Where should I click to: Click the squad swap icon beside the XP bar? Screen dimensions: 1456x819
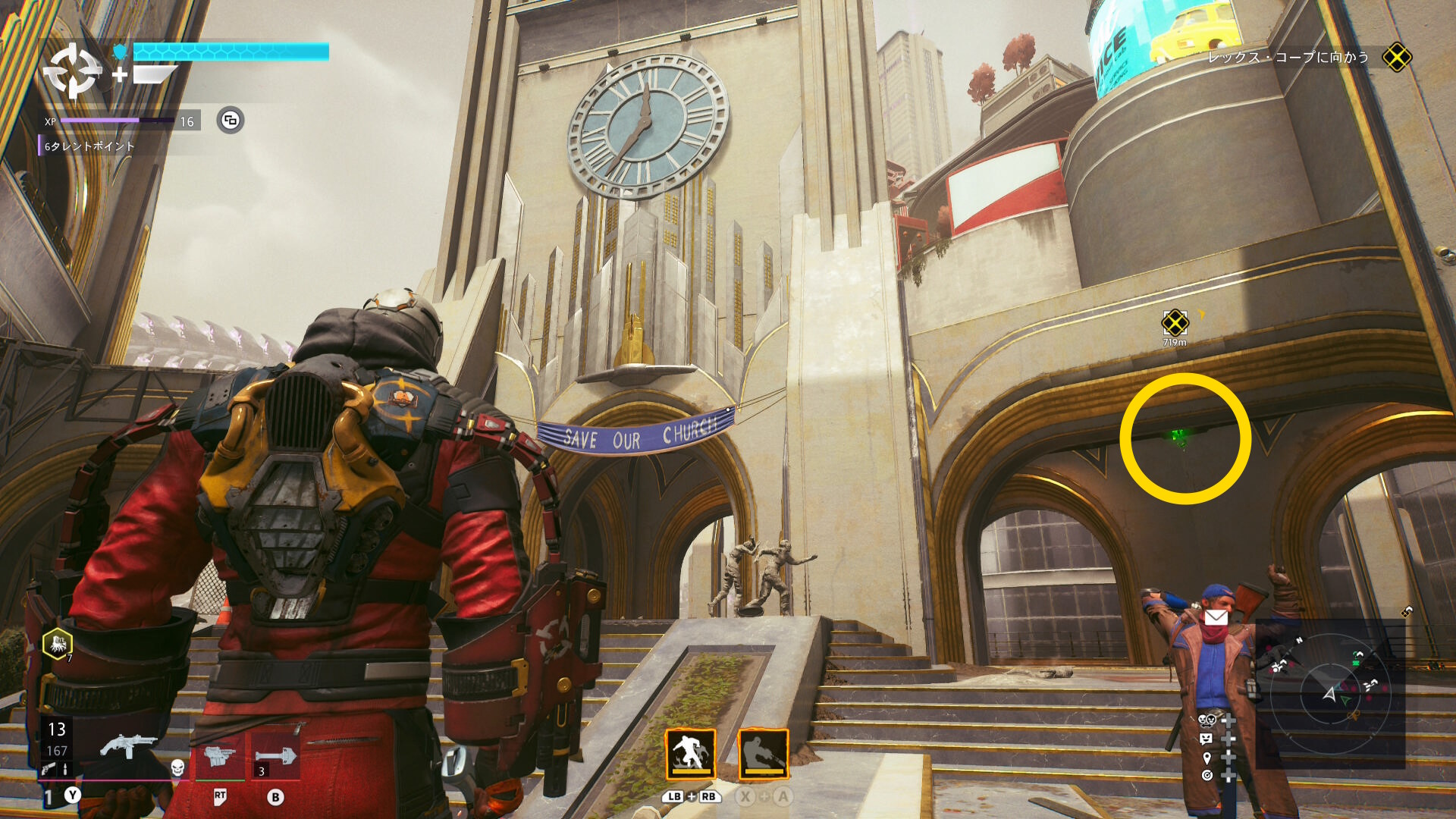pyautogui.click(x=231, y=120)
